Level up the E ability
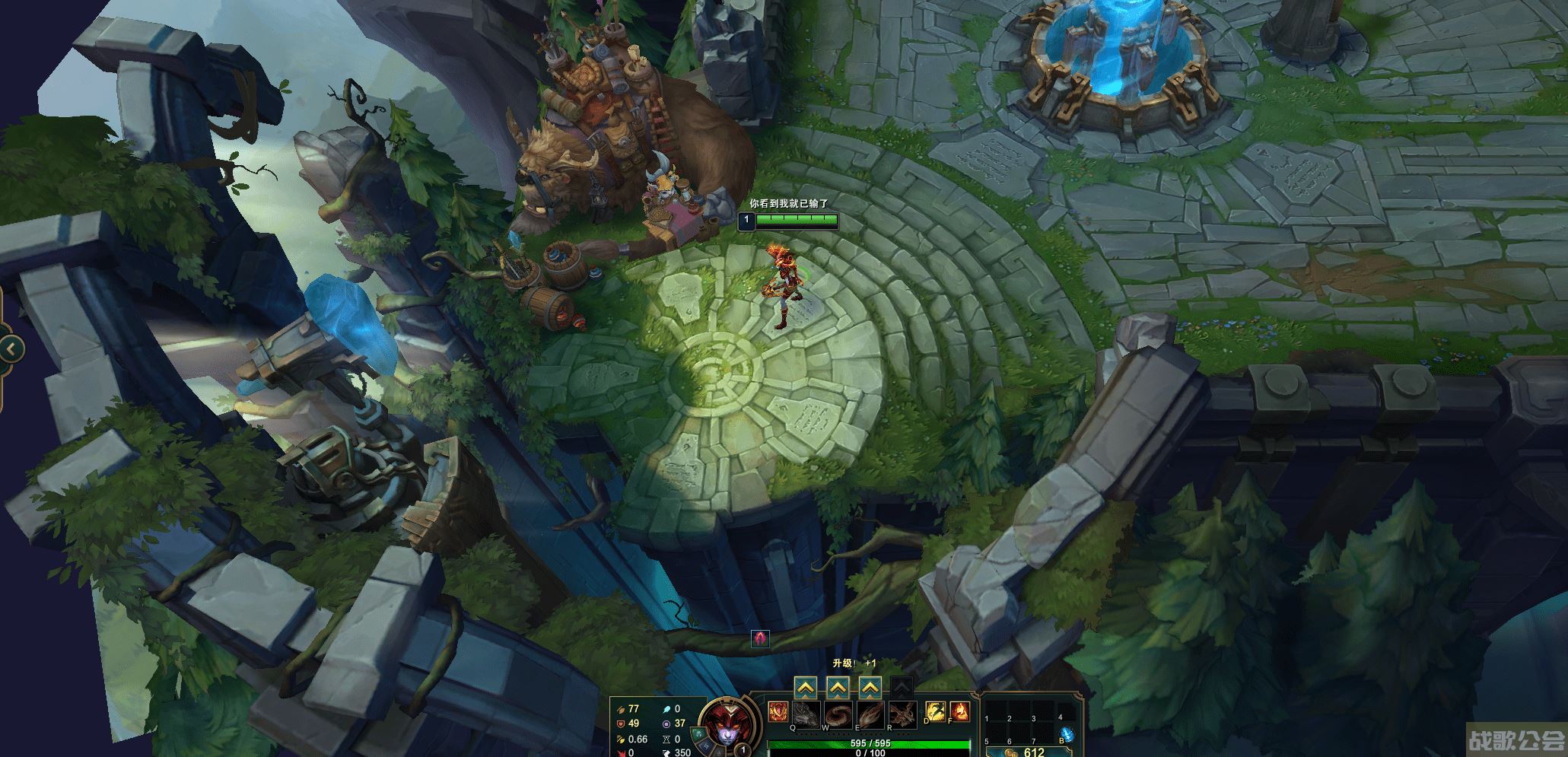 870,689
